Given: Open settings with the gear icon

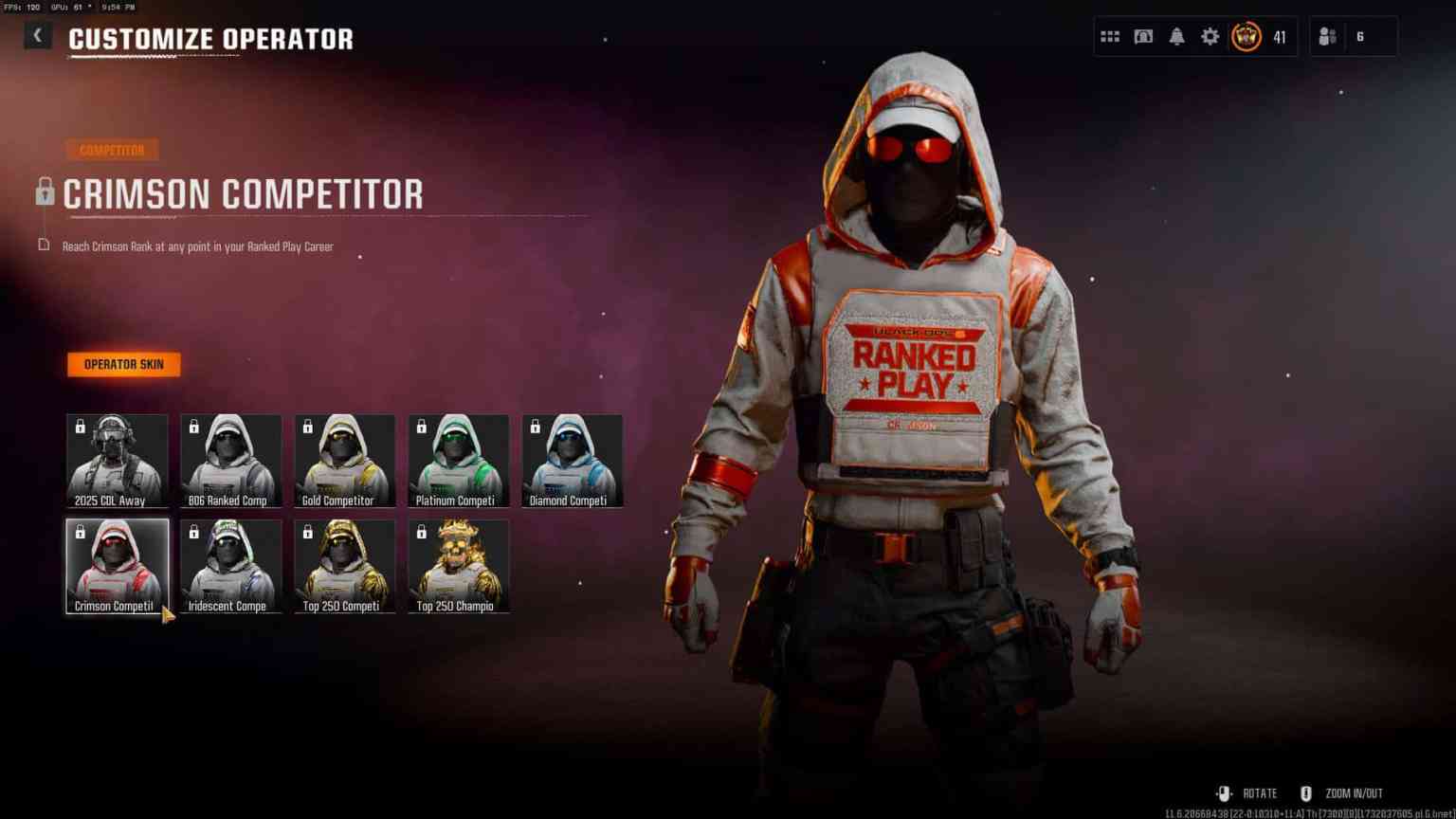Looking at the screenshot, I should (x=1210, y=36).
